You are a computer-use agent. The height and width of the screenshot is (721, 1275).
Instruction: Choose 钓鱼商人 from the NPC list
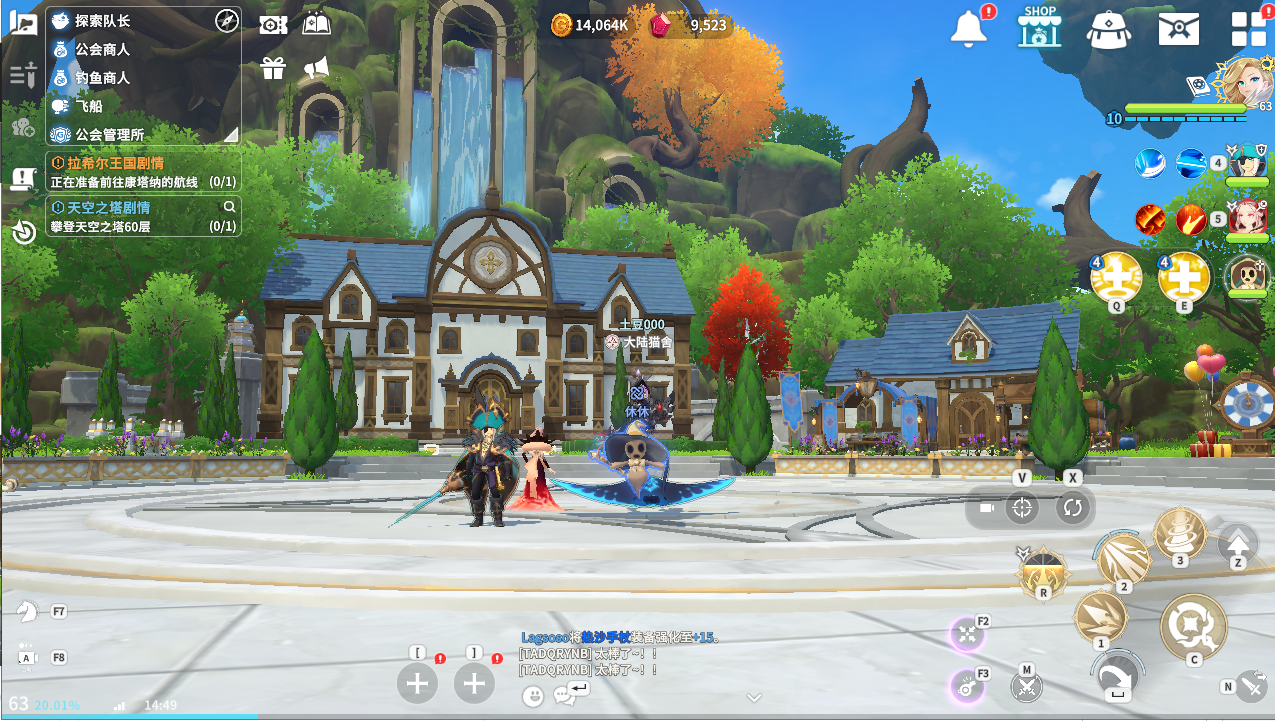point(102,77)
